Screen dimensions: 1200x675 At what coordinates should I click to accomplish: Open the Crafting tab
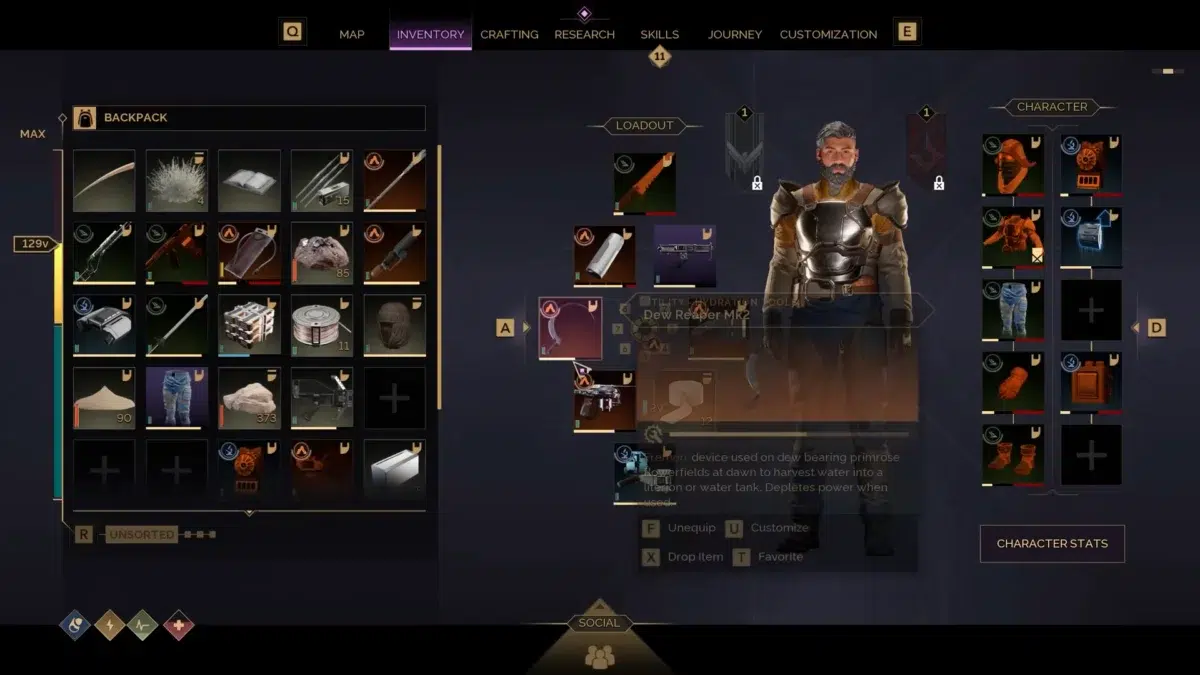[509, 34]
